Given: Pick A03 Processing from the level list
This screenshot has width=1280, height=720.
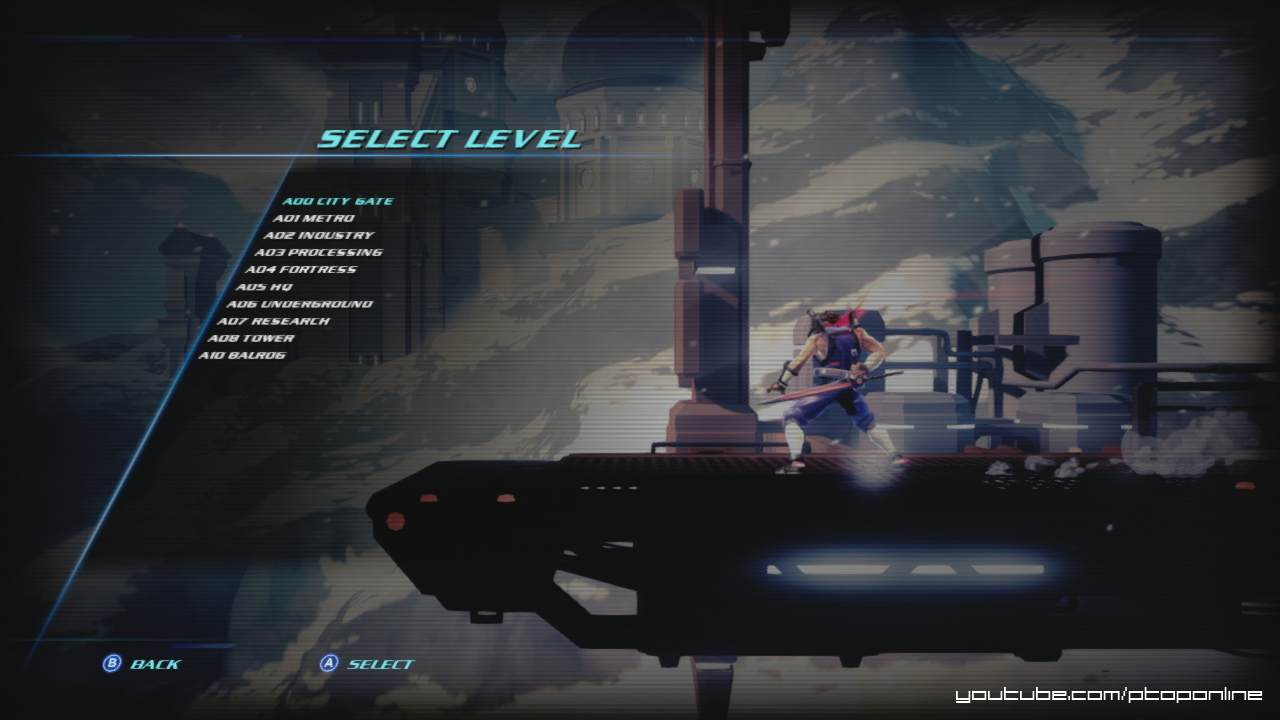Looking at the screenshot, I should 318,252.
